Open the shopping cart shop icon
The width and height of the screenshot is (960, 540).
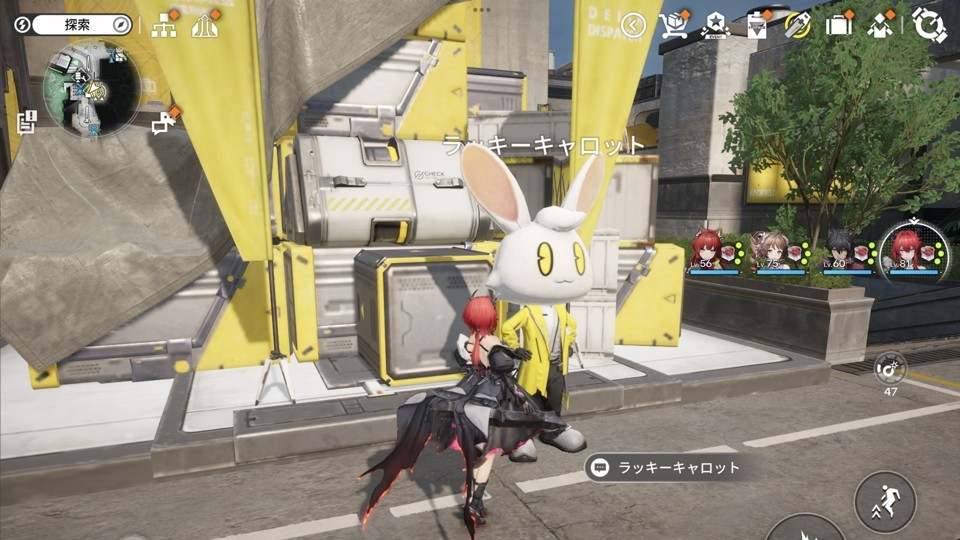click(x=676, y=25)
